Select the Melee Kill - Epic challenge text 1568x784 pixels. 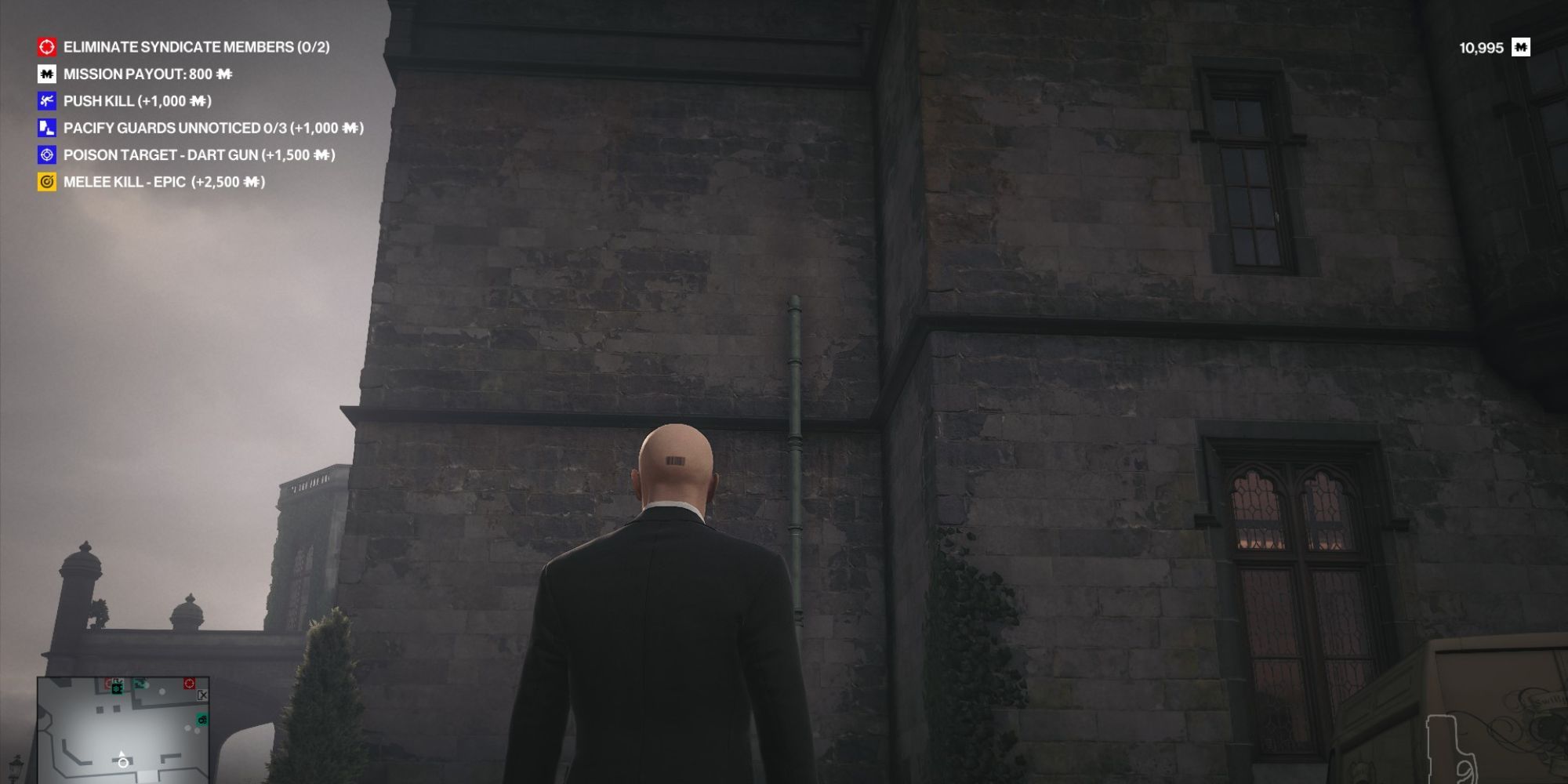point(163,180)
